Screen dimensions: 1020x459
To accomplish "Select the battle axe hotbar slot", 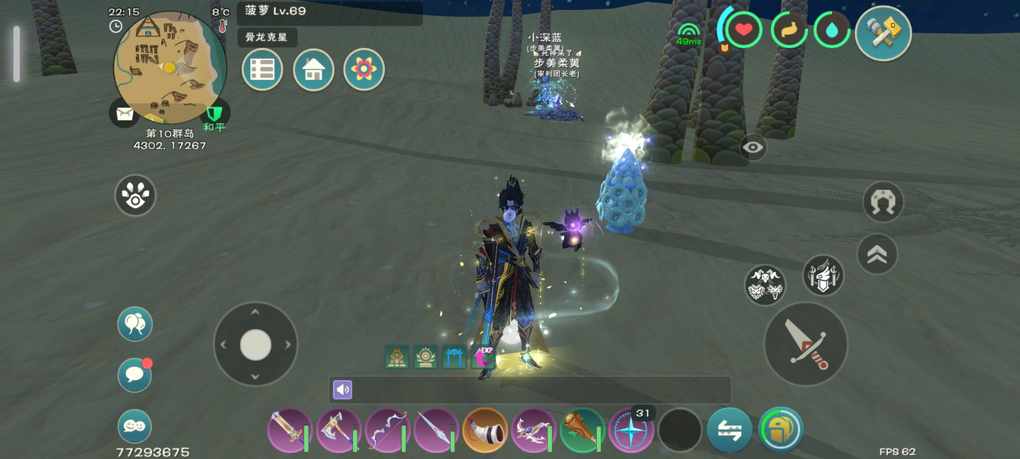I will 338,431.
